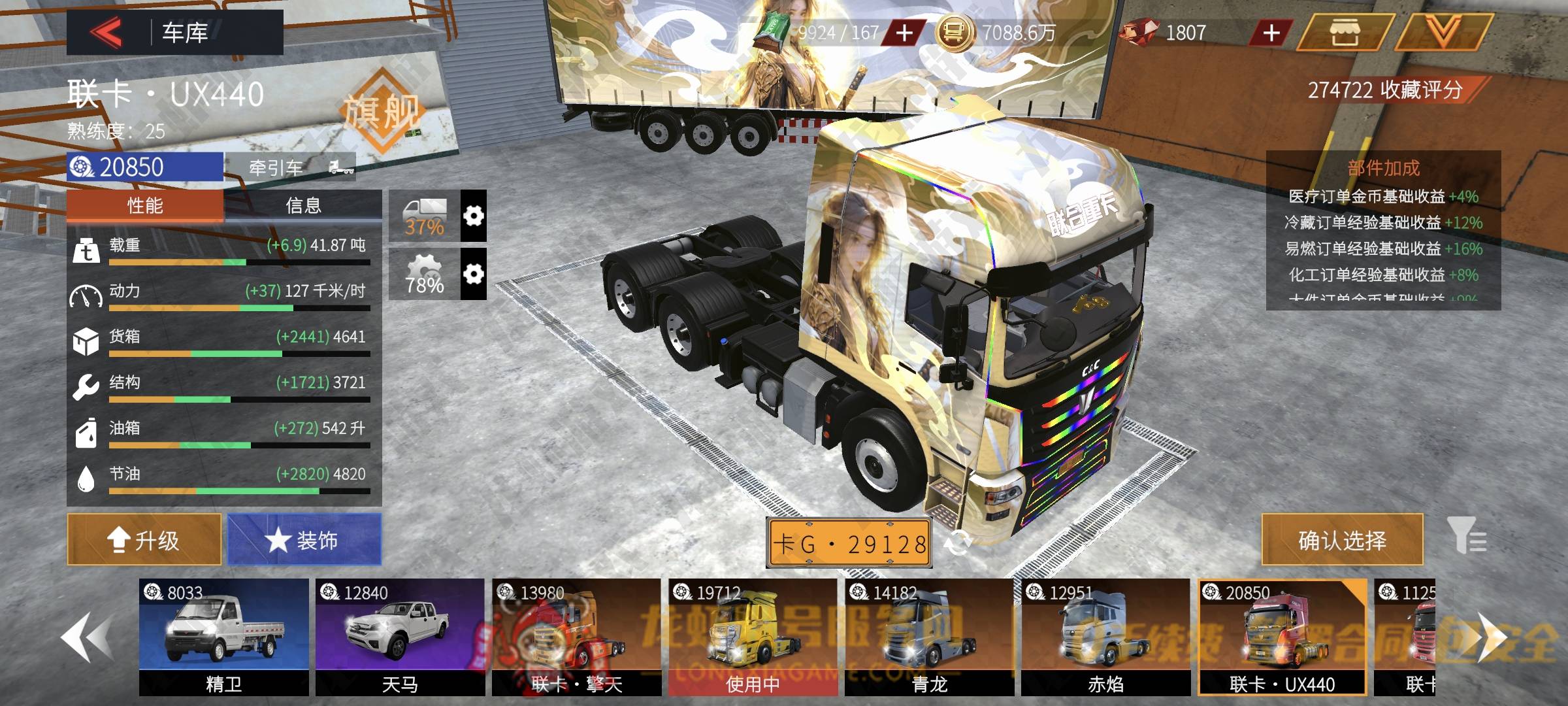Viewport: 1568px width, 706px height.
Task: Confirm selection with 确认选择
Action: [1342, 540]
